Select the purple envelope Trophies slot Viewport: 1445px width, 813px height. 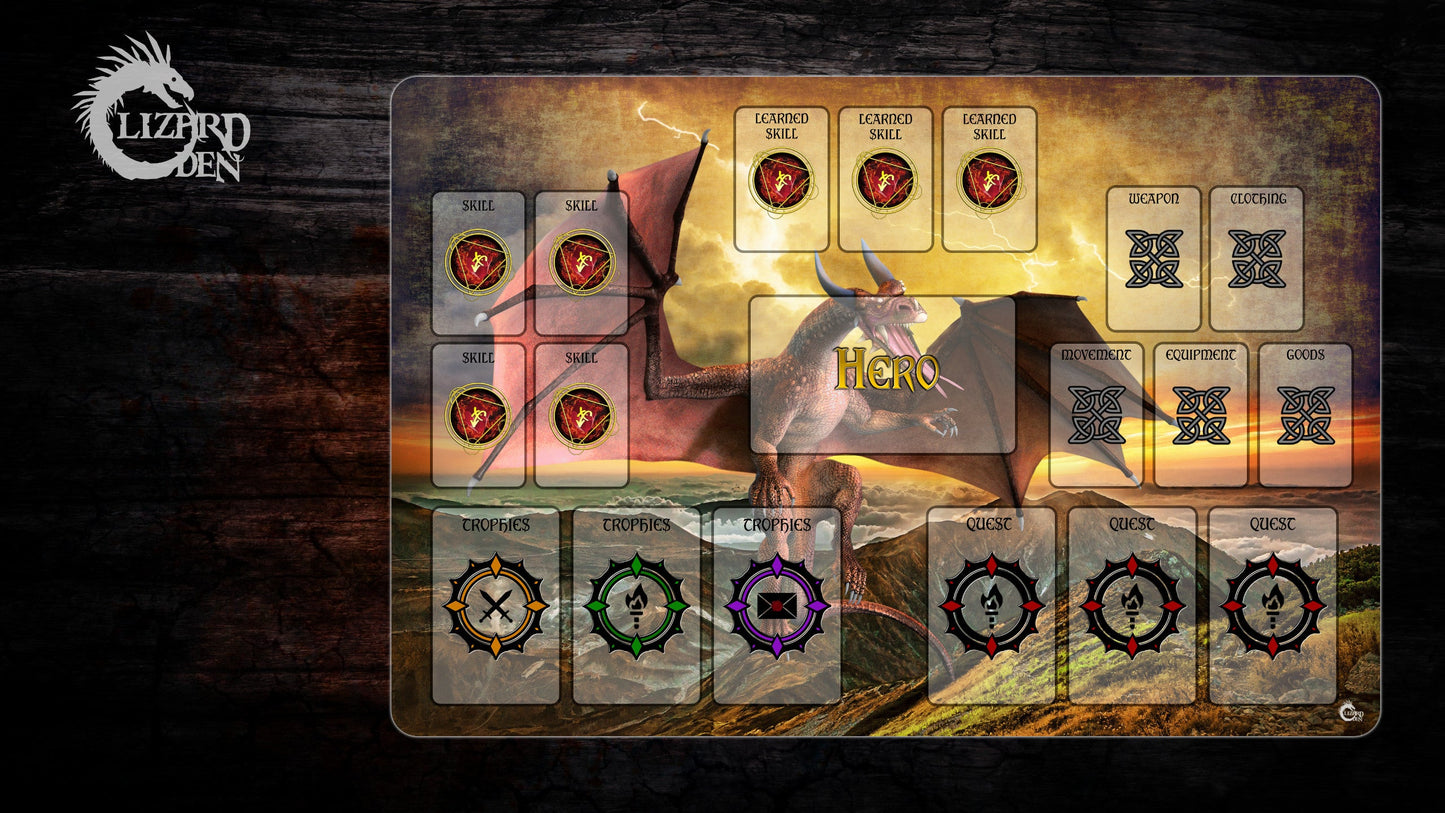(x=776, y=606)
